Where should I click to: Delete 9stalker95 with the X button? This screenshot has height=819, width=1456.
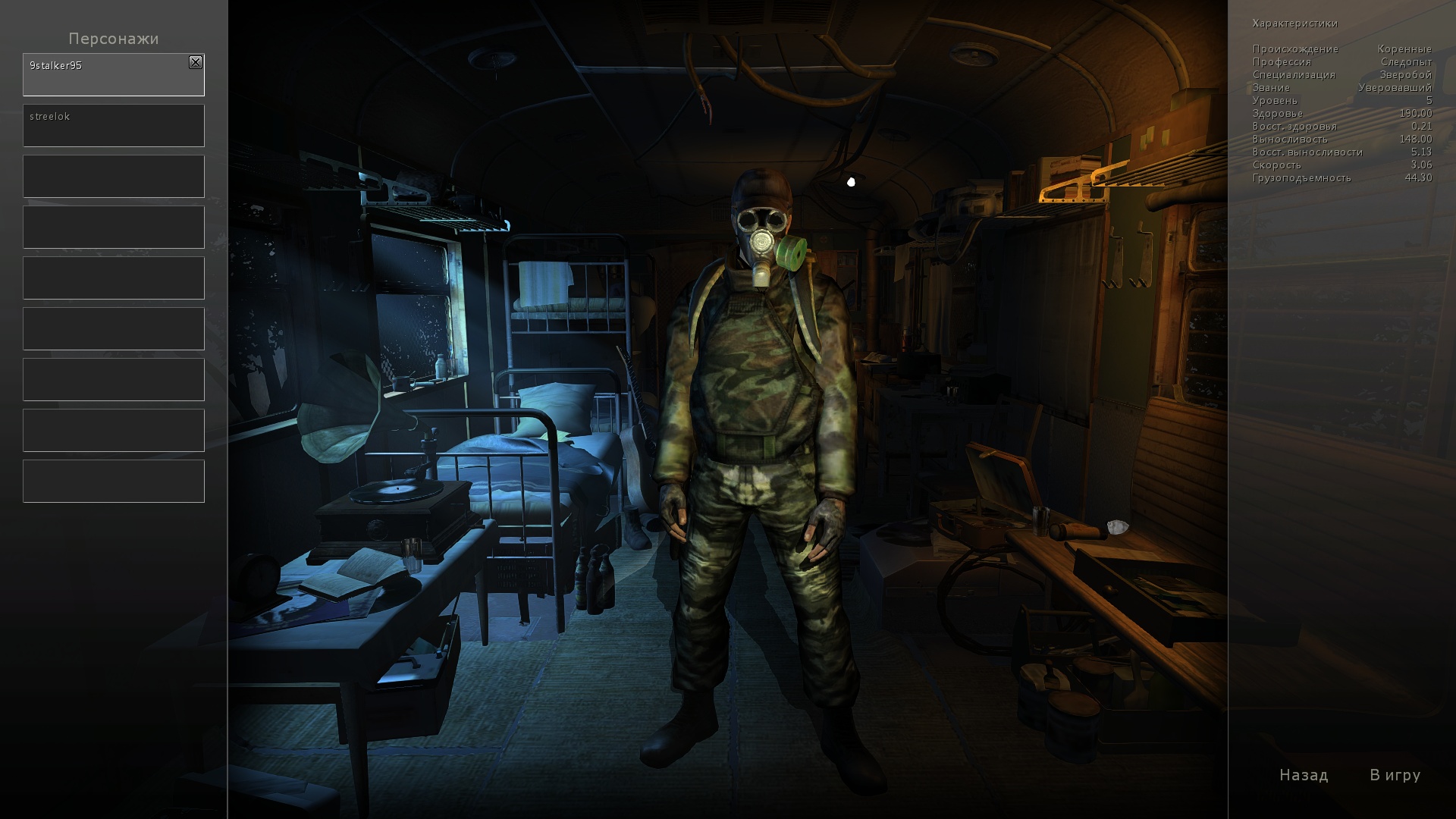tap(196, 63)
